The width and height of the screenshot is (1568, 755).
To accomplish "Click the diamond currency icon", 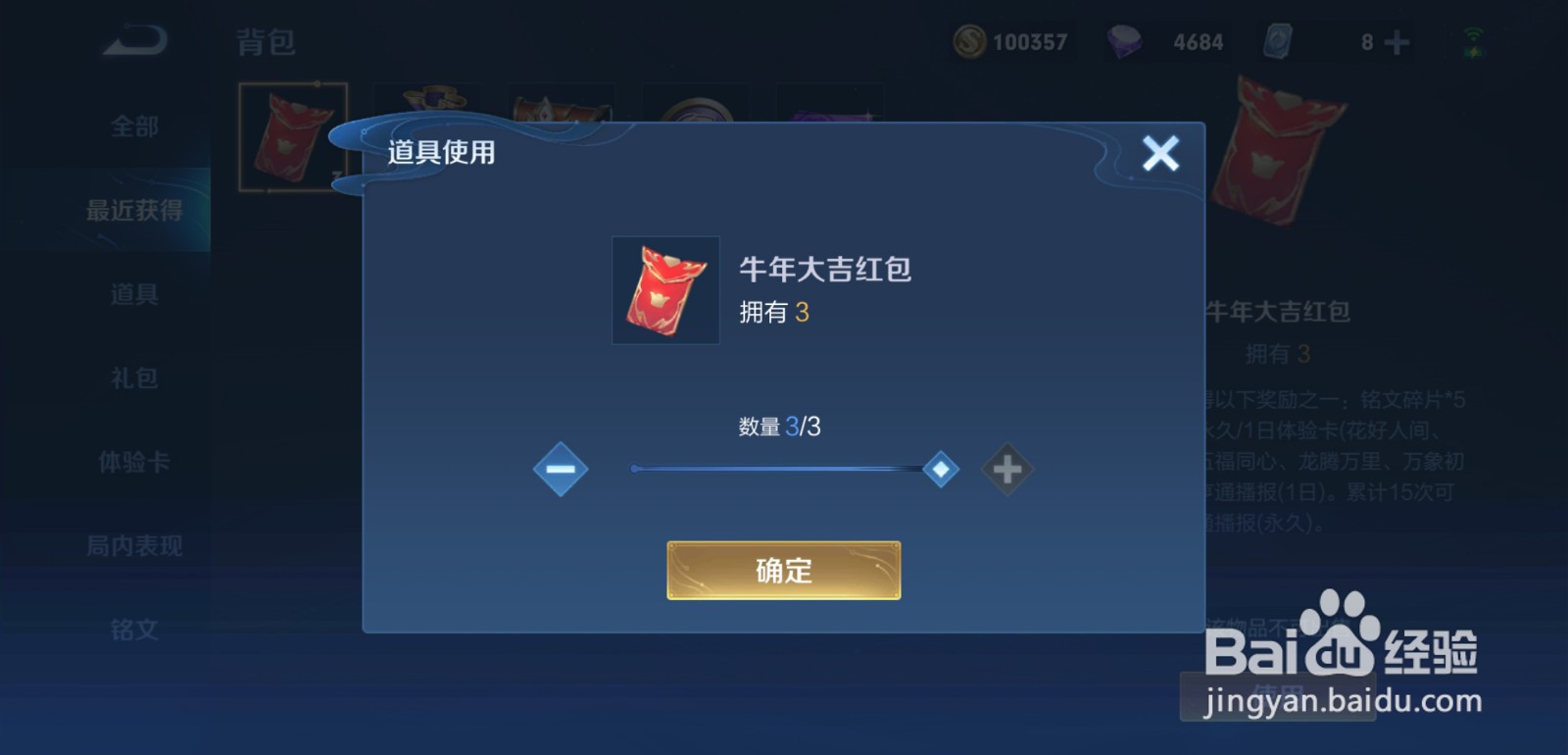I will 1123,40.
